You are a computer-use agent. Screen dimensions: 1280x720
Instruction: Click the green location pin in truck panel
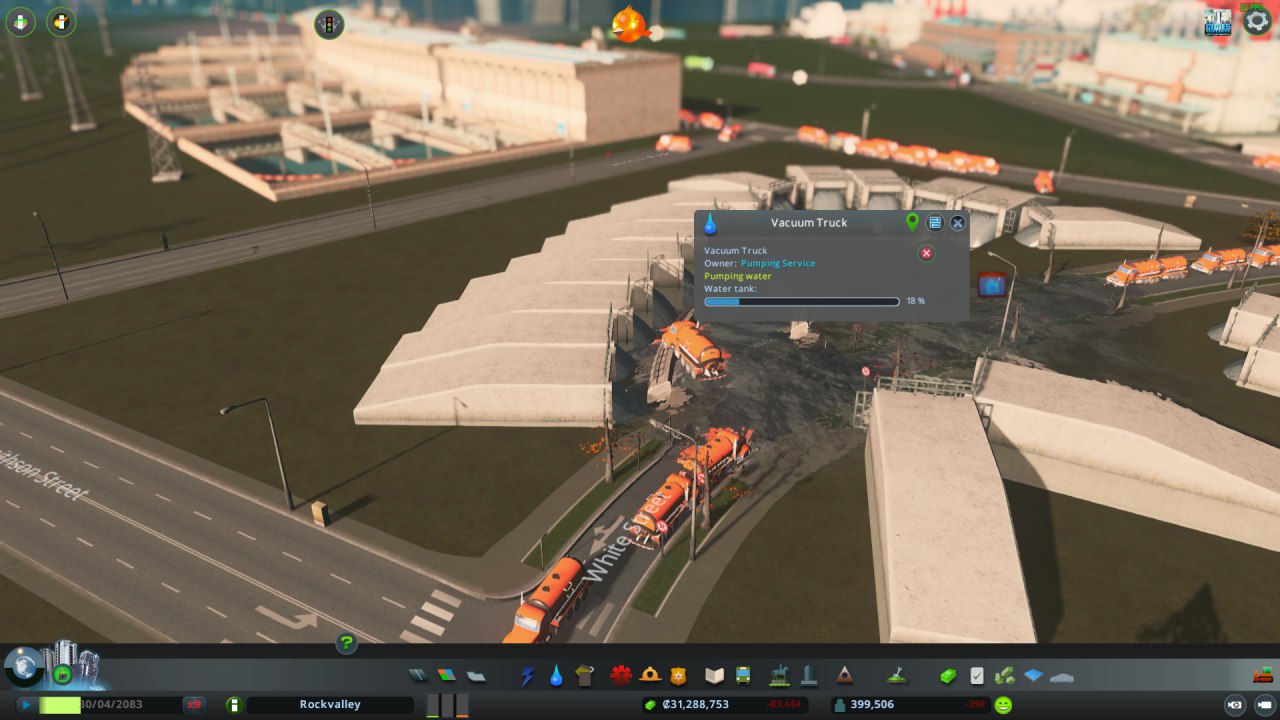pyautogui.click(x=912, y=222)
